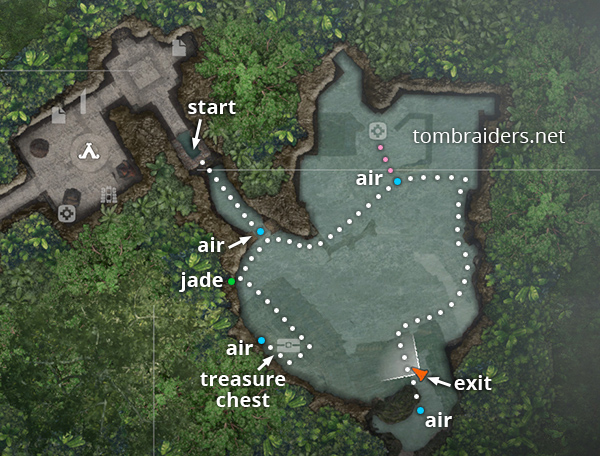Select the orange player arrow marker
Screen dimensions: 600x456
pos(421,374)
